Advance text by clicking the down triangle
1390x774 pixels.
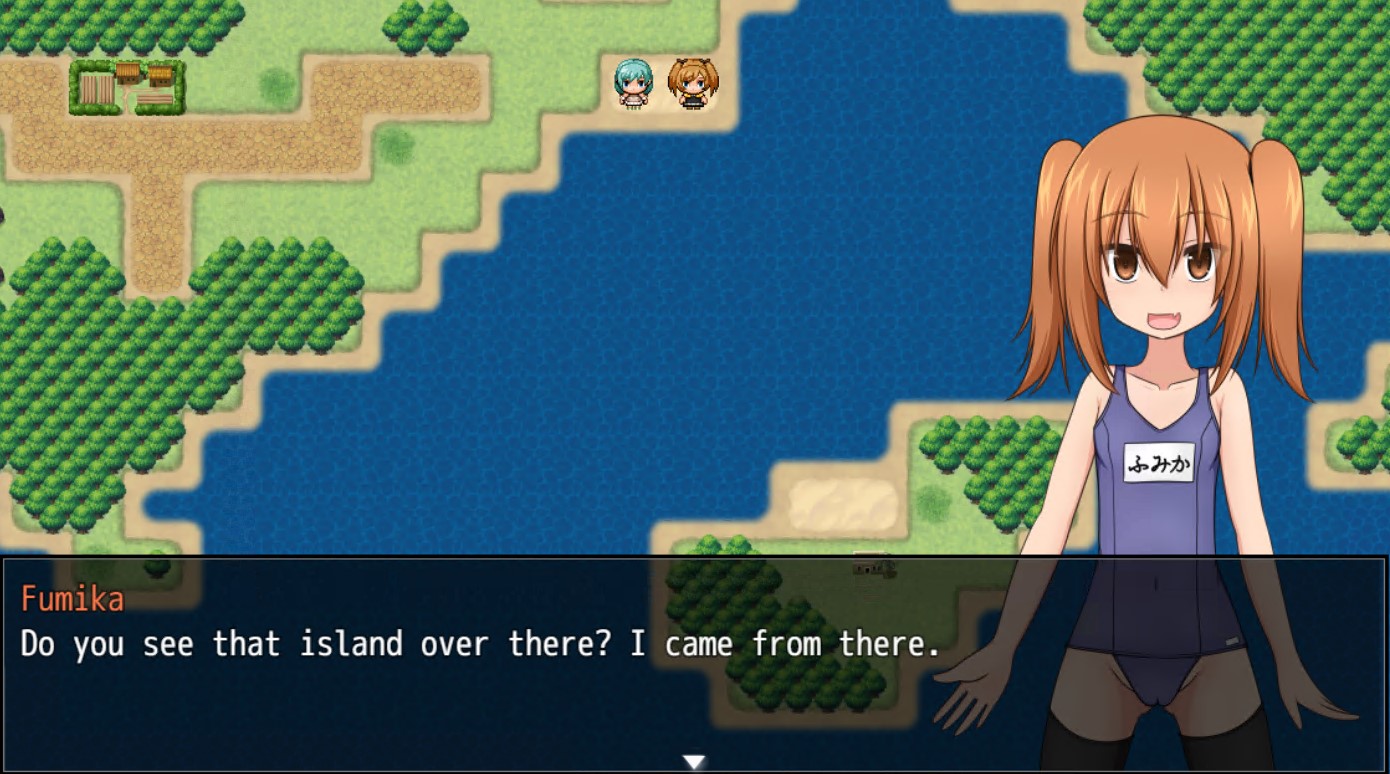694,760
